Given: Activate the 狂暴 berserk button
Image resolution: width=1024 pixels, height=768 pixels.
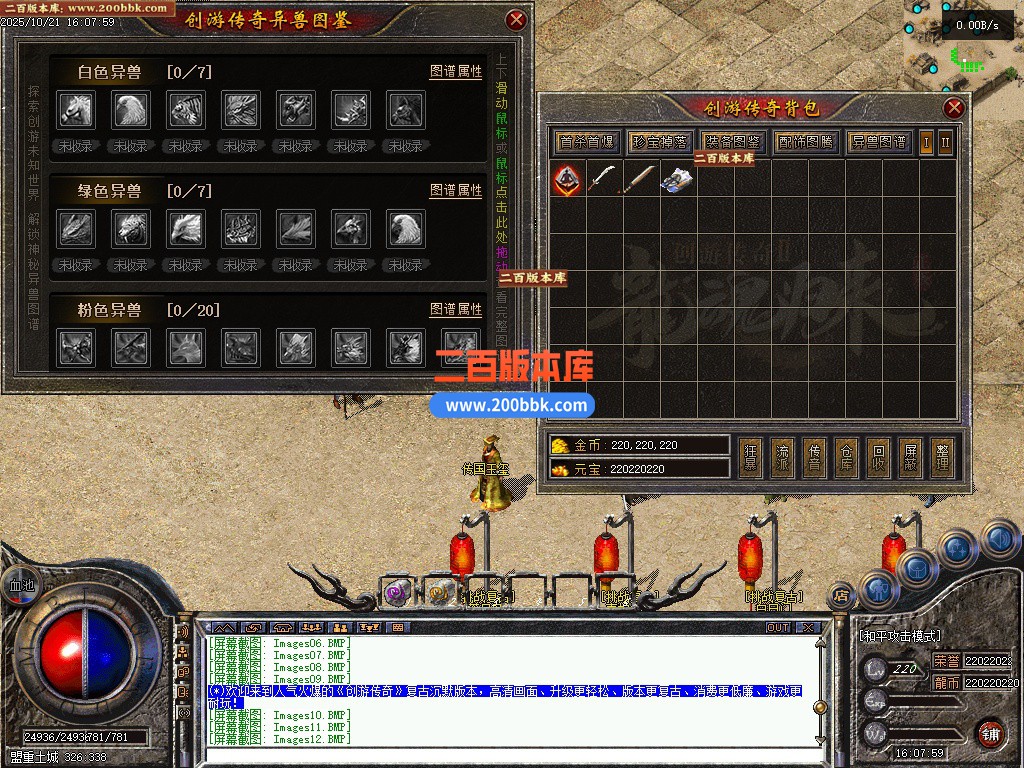Looking at the screenshot, I should (x=751, y=457).
